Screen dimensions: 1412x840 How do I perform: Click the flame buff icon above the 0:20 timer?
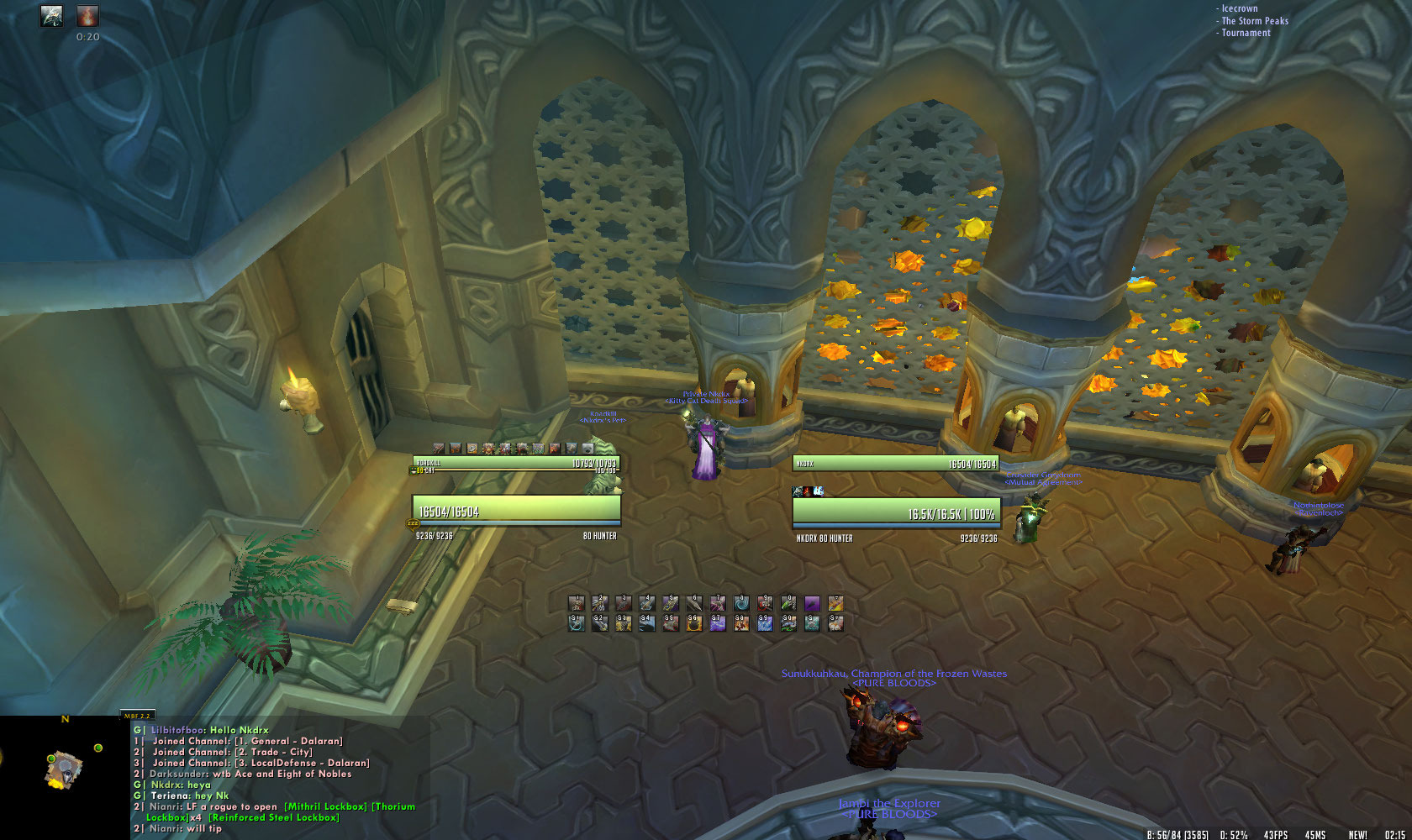(87, 16)
